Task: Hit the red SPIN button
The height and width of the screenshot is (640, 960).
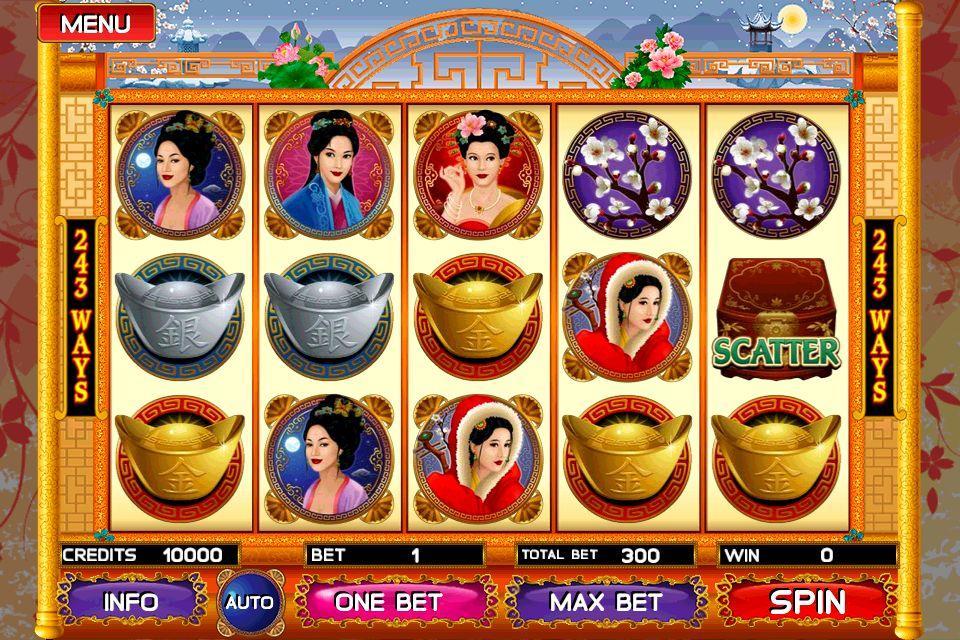Action: pyautogui.click(x=807, y=602)
